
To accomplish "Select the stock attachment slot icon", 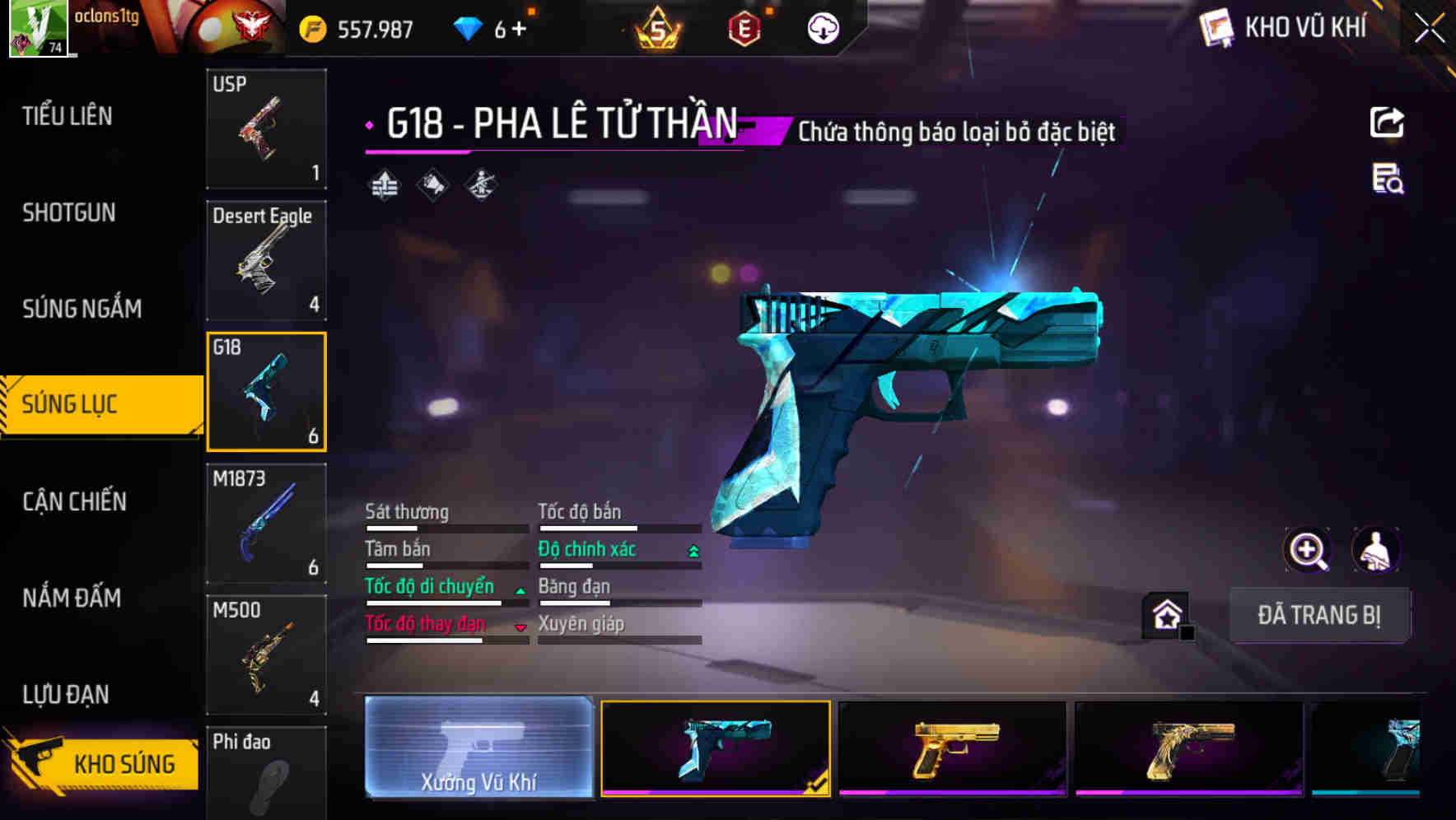I will (479, 185).
